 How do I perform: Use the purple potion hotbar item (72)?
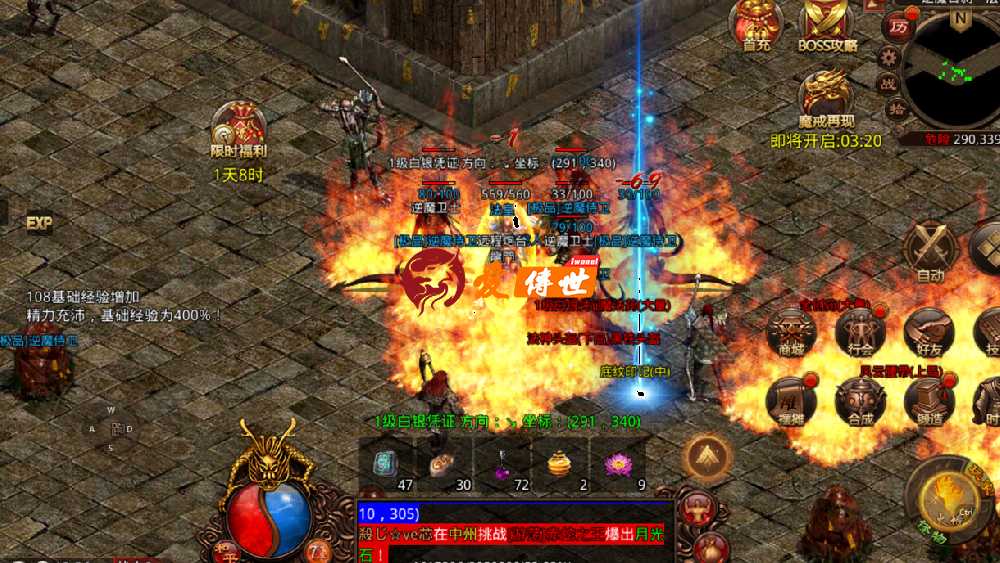click(499, 465)
